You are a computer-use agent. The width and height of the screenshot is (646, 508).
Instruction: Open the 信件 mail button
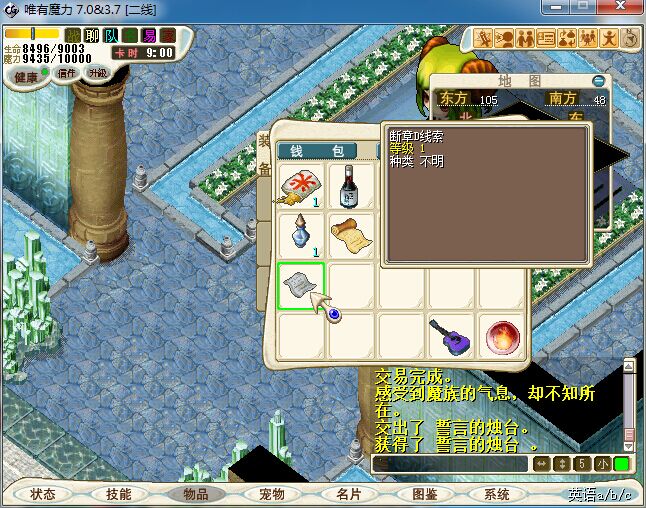(x=68, y=73)
